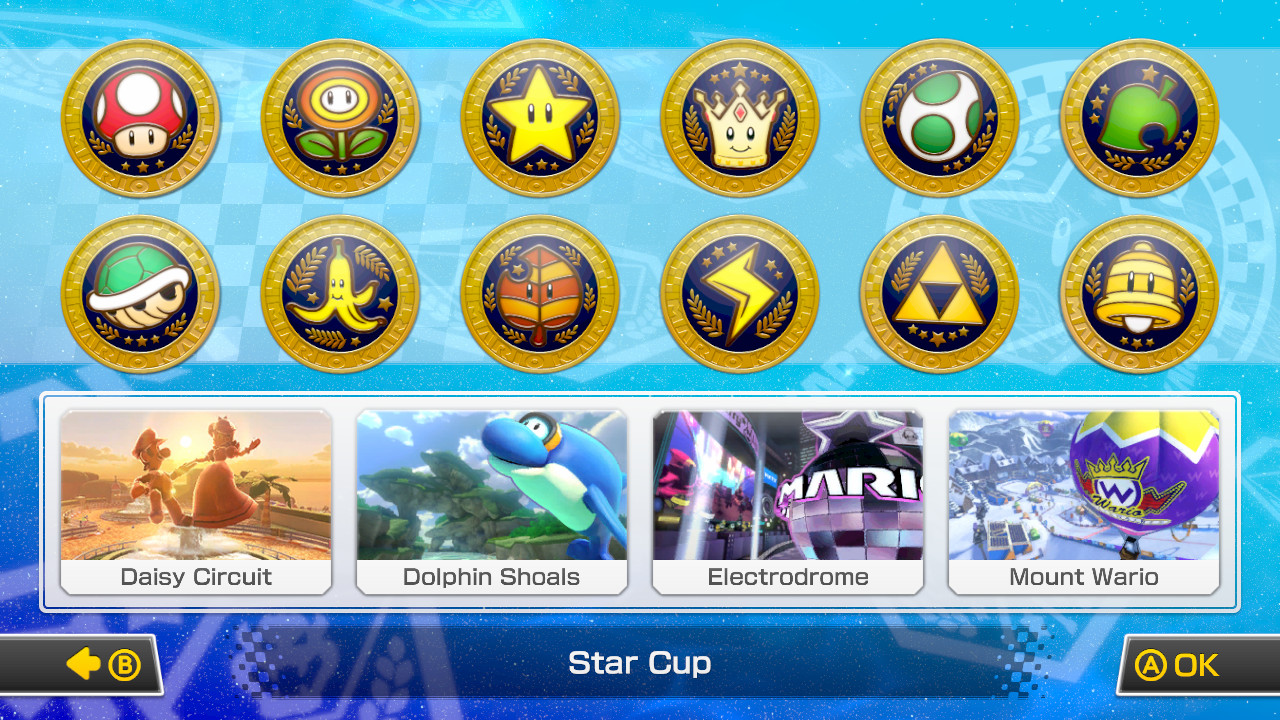Click the Star Cup title banner

click(640, 663)
